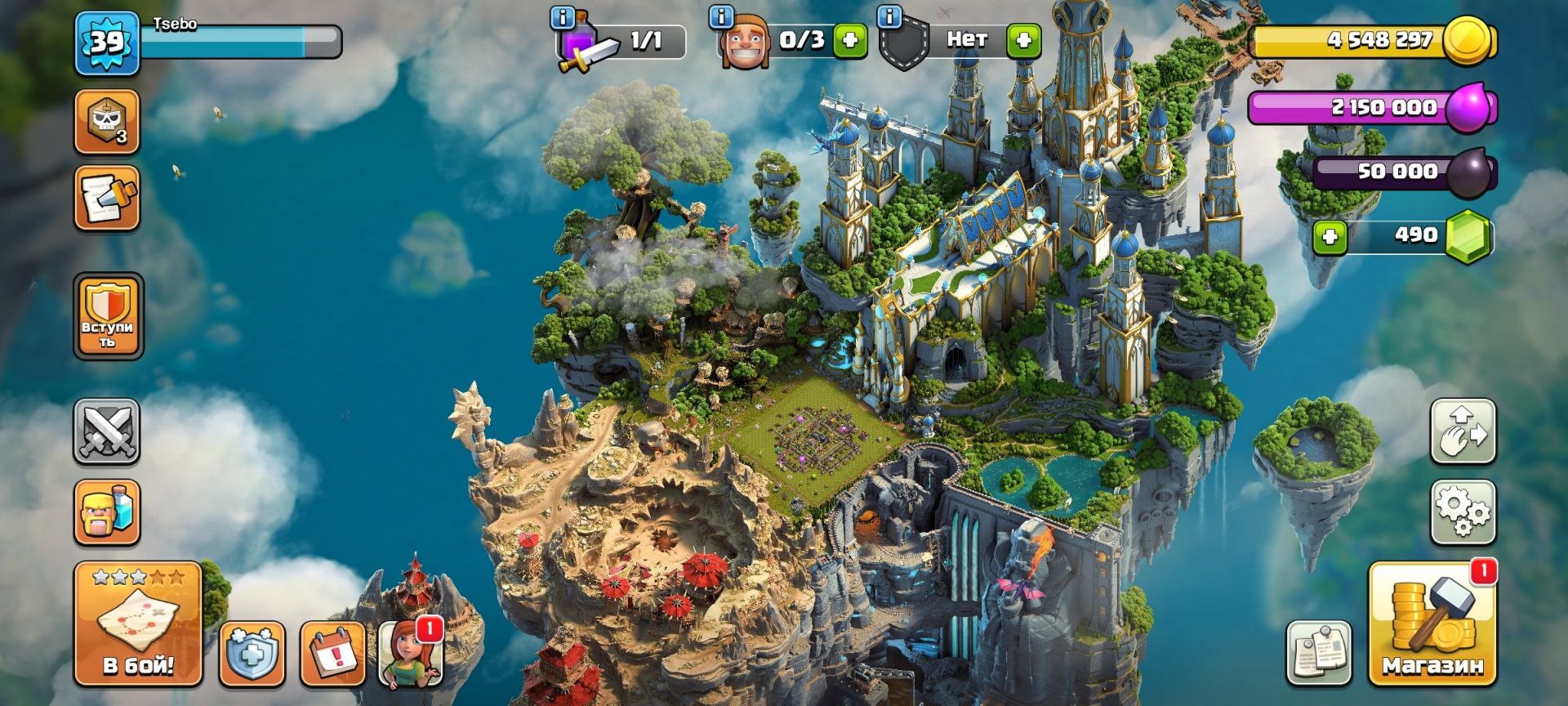Open the gear settings menu
This screenshot has width=1568, height=706.
tap(1463, 512)
